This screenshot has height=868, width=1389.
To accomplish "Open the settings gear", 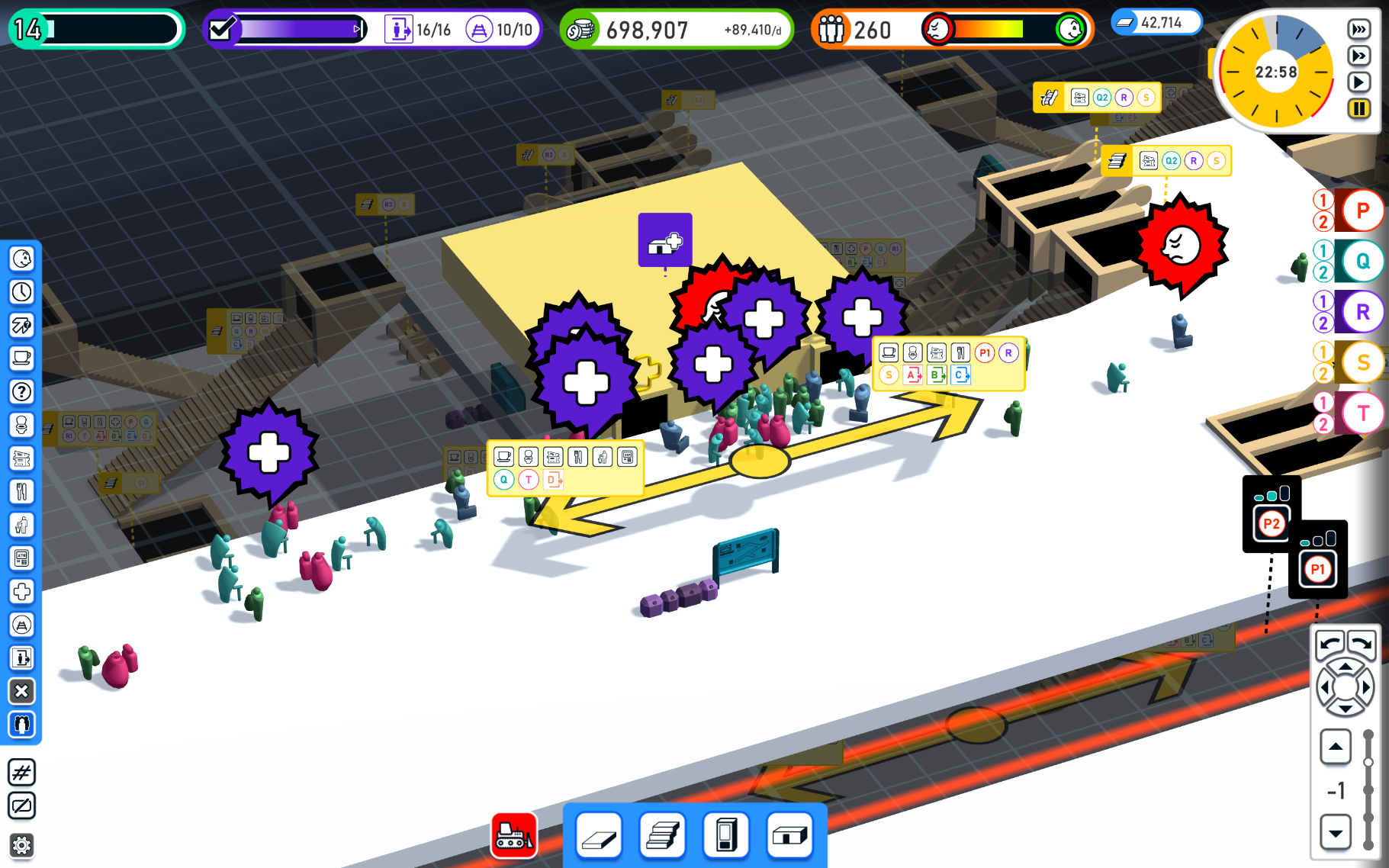I will coord(21,845).
